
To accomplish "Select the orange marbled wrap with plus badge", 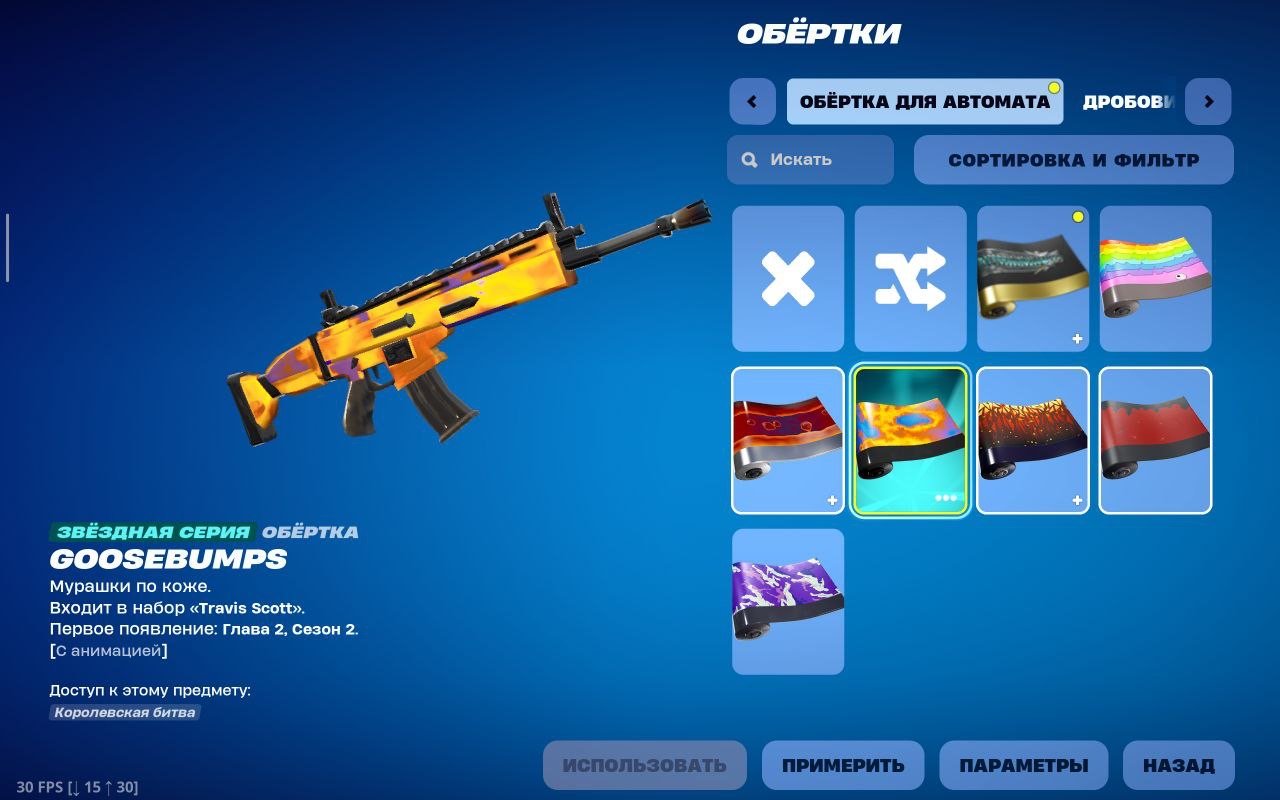I will pos(787,440).
